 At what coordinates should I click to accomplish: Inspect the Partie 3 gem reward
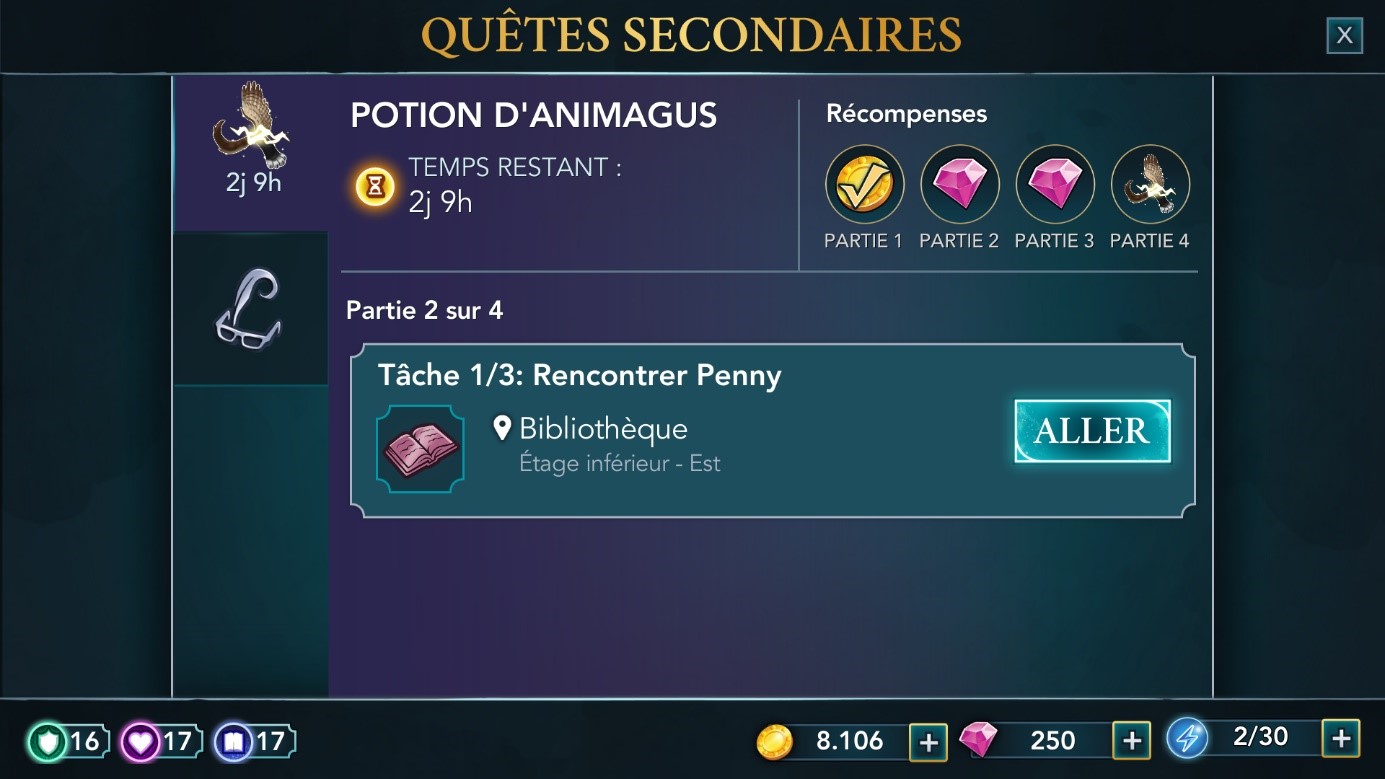1054,184
